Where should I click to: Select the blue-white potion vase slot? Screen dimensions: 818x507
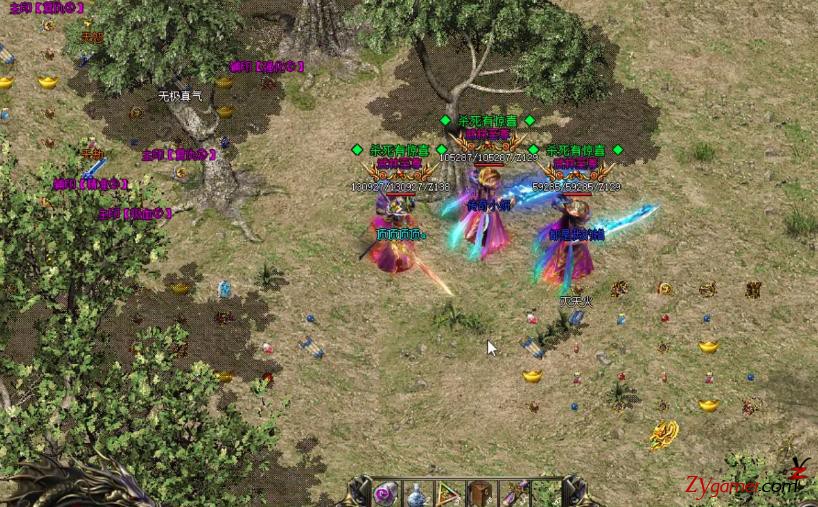418,493
